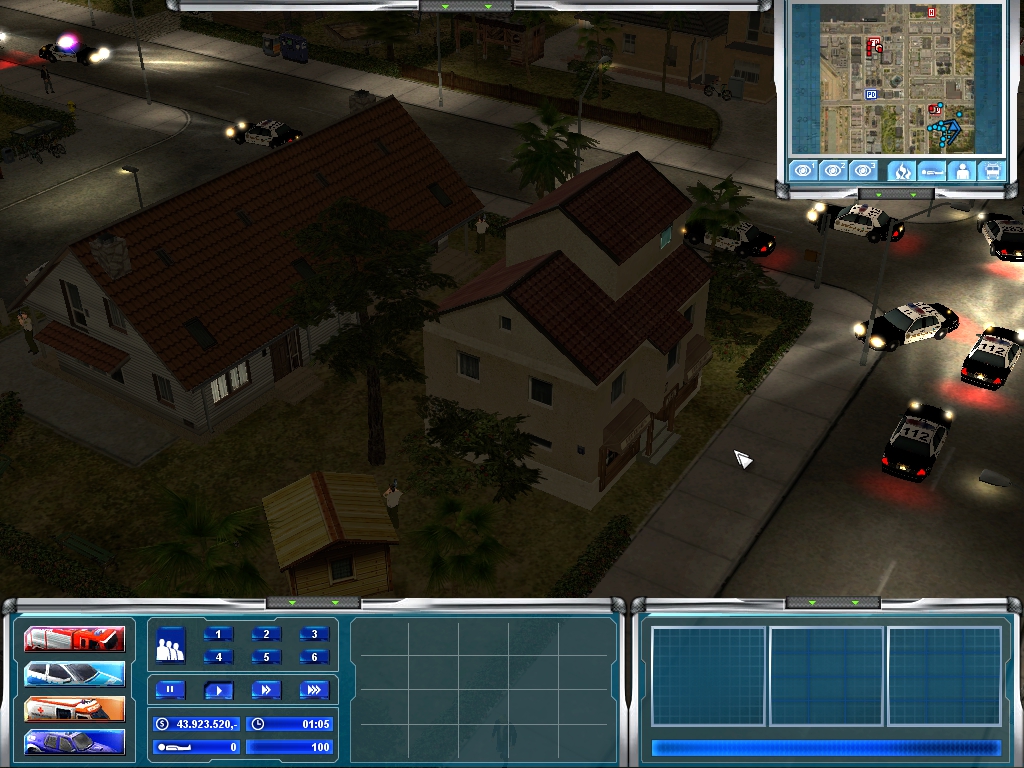Select squad group number 1
This screenshot has height=768, width=1024.
click(x=219, y=634)
